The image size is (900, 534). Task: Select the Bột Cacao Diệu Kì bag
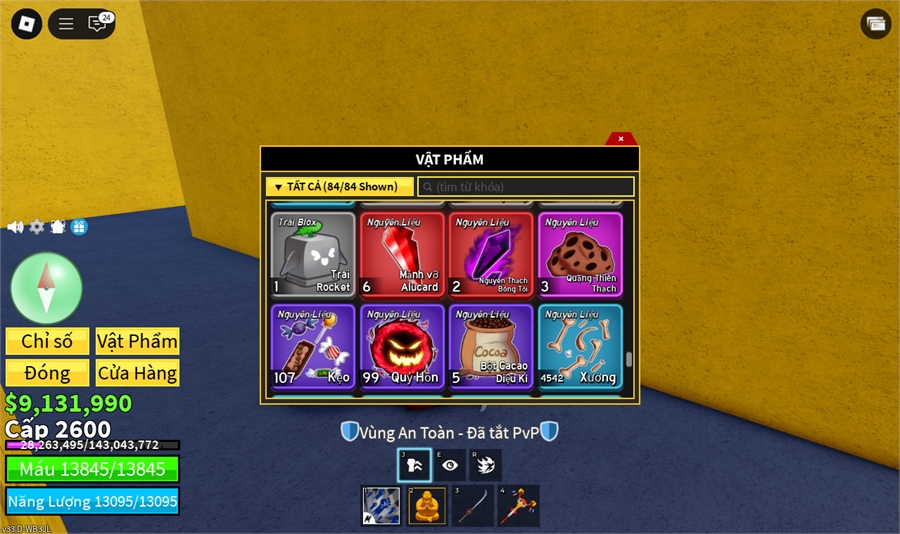coord(491,346)
